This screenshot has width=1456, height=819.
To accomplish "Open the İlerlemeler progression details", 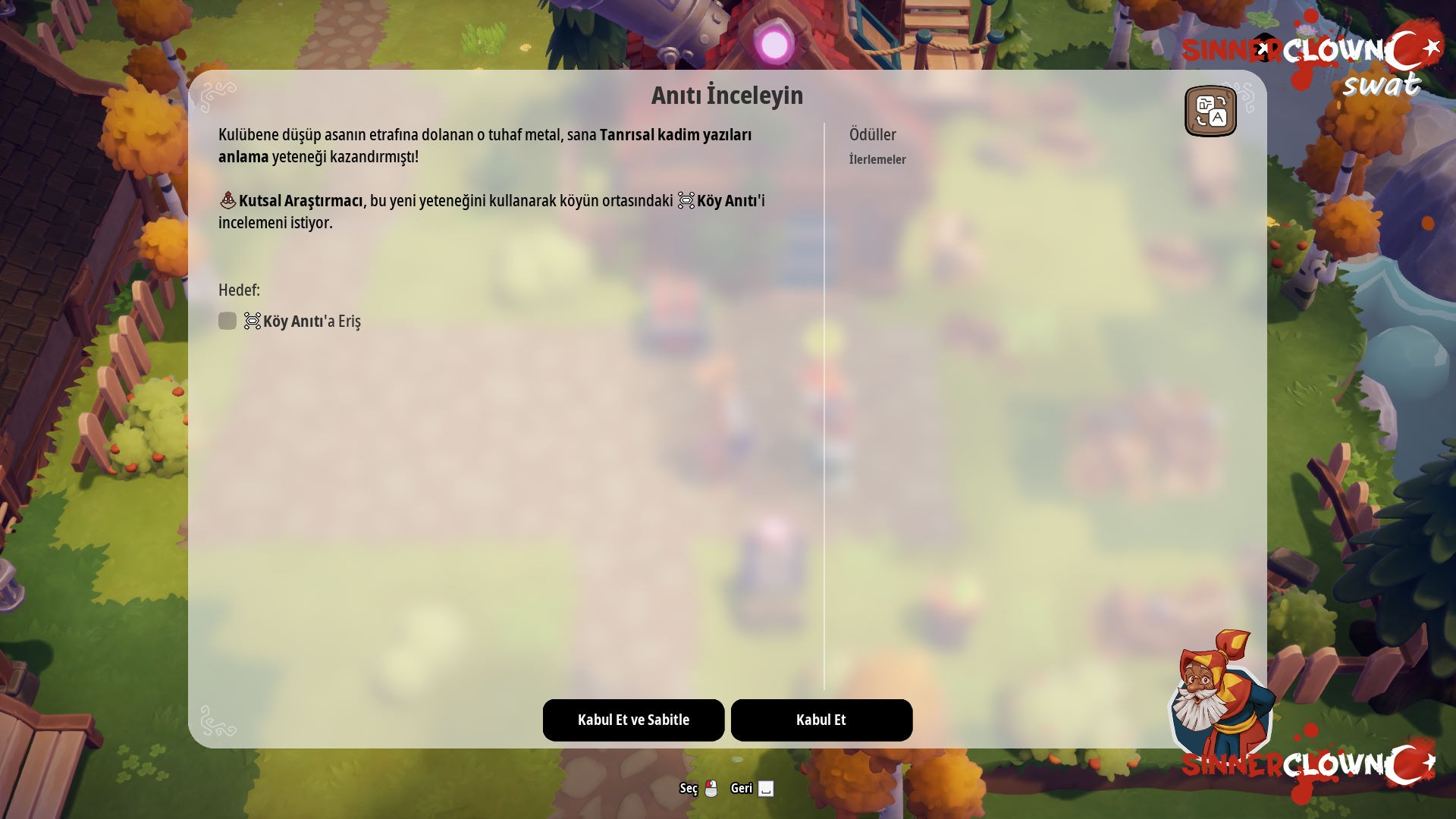I will click(x=877, y=159).
